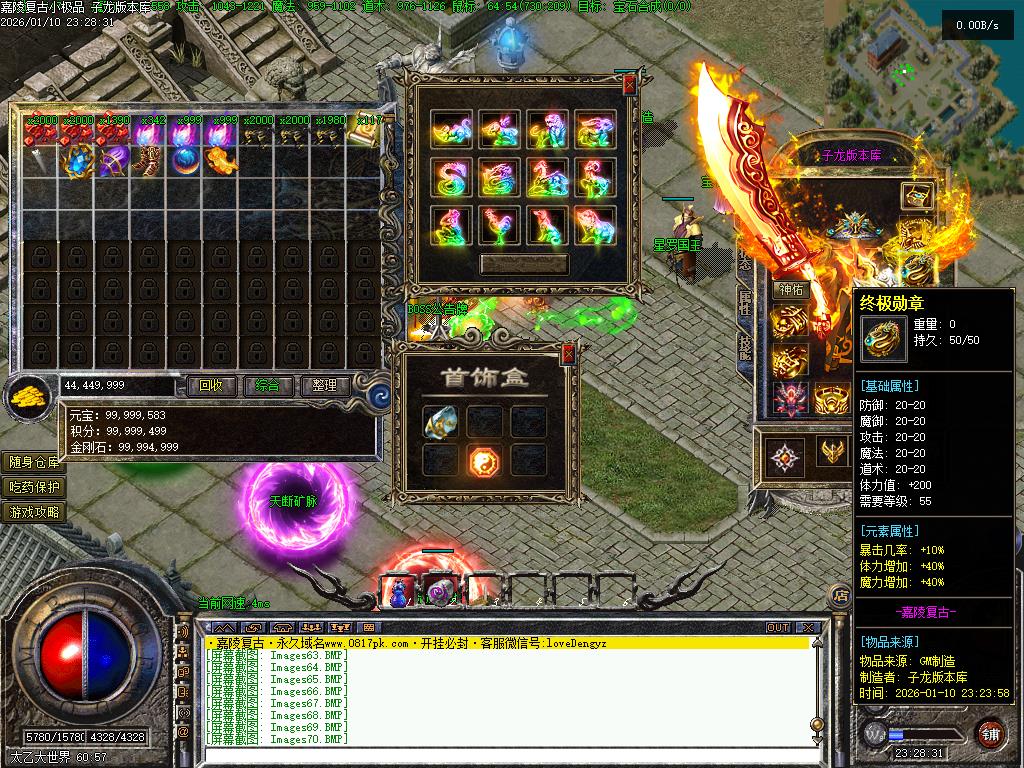This screenshot has height=768, width=1024.
Task: Click the 综合 button in the bag
Action: pos(267,385)
